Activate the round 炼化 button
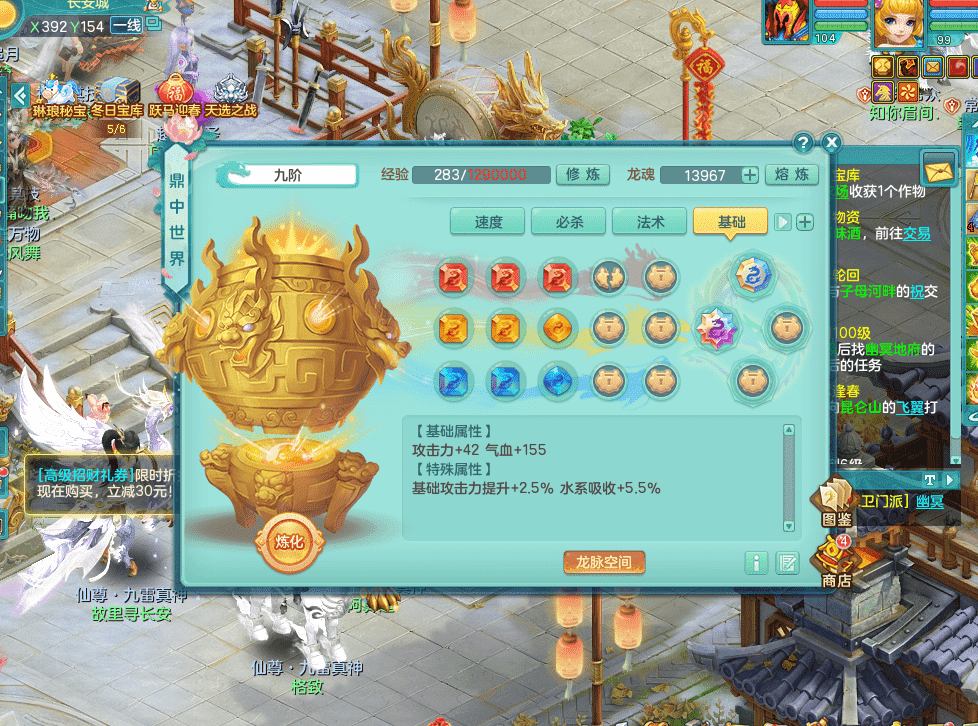The height and width of the screenshot is (726, 978). pos(288,542)
